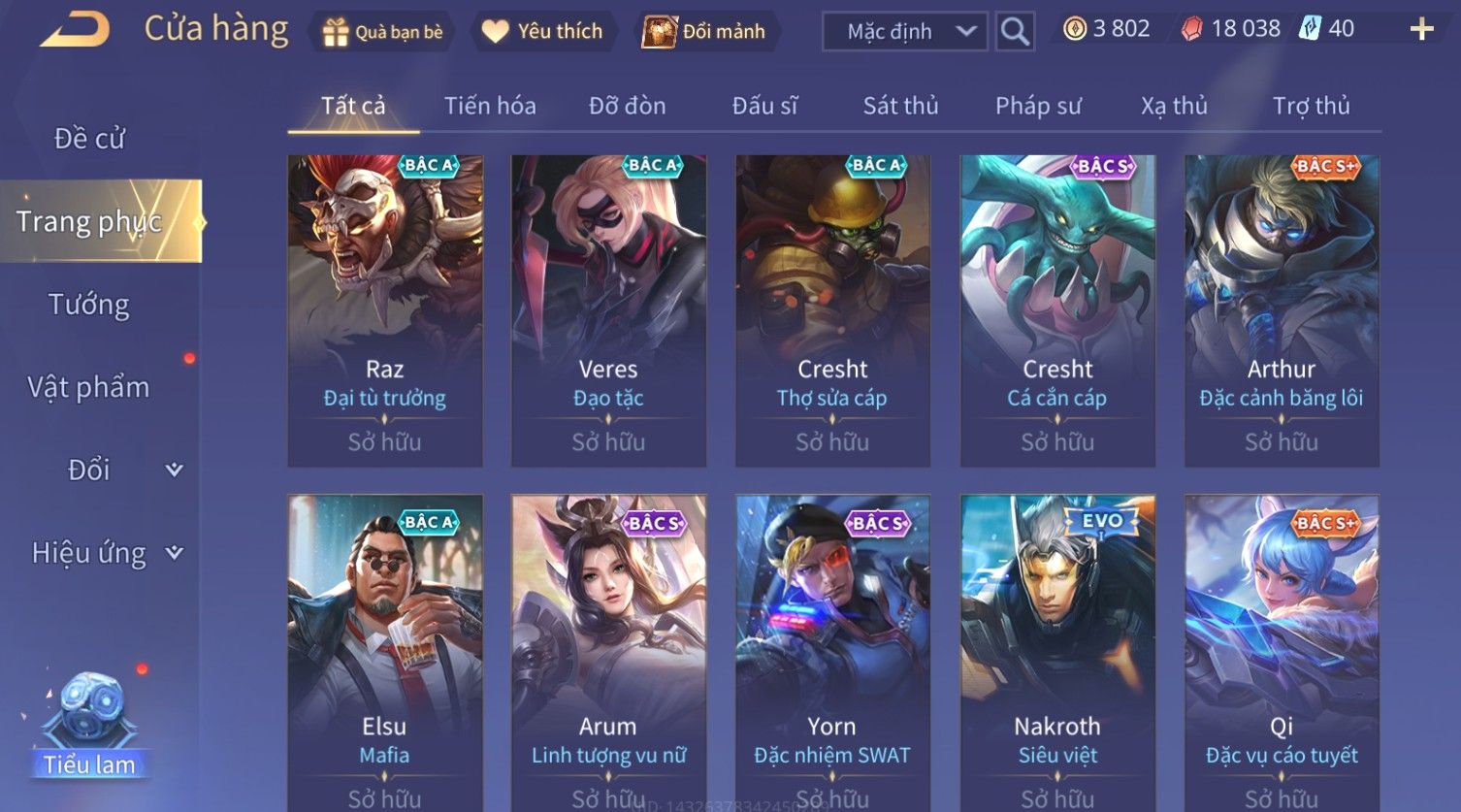Select the Đỡ đòn category tab
The height and width of the screenshot is (812, 1461).
point(627,106)
